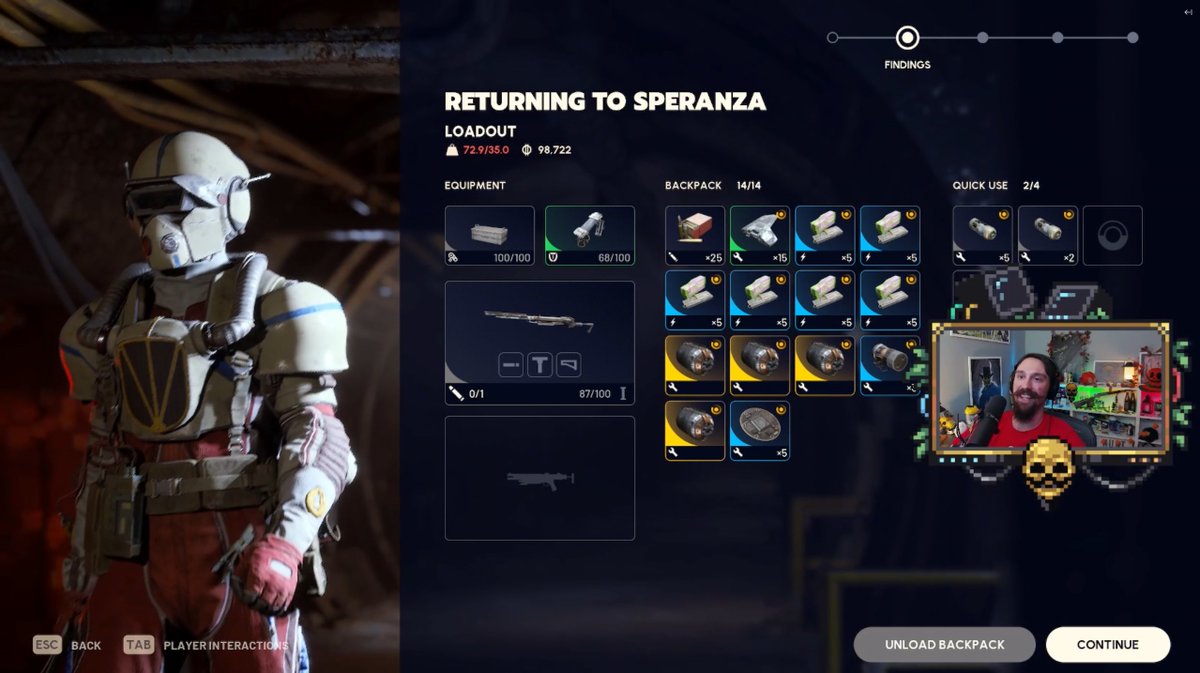Pick the ammo box stack of 25
Screen dimensions: 1200x673
pos(695,235)
